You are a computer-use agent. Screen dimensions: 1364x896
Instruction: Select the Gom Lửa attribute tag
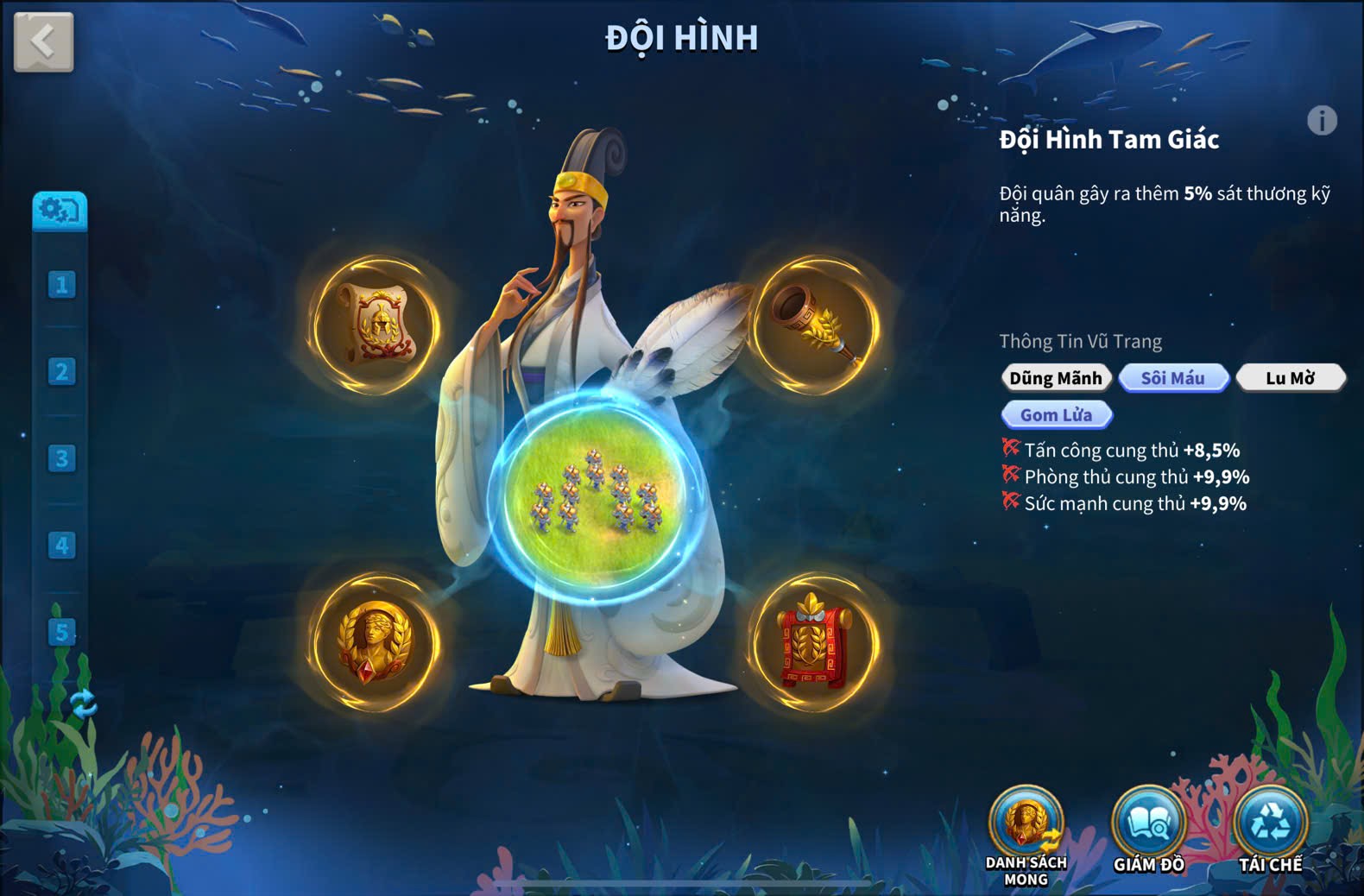tap(1056, 415)
